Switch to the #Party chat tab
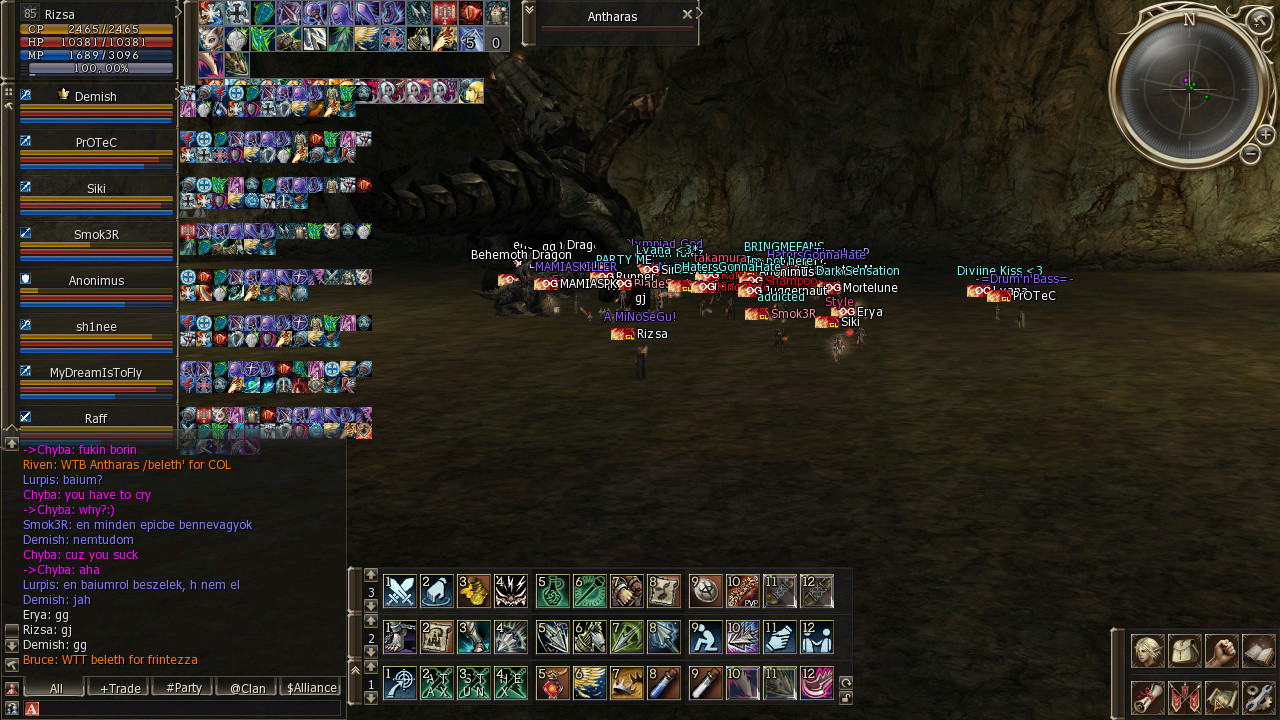The image size is (1280, 720). [x=184, y=688]
